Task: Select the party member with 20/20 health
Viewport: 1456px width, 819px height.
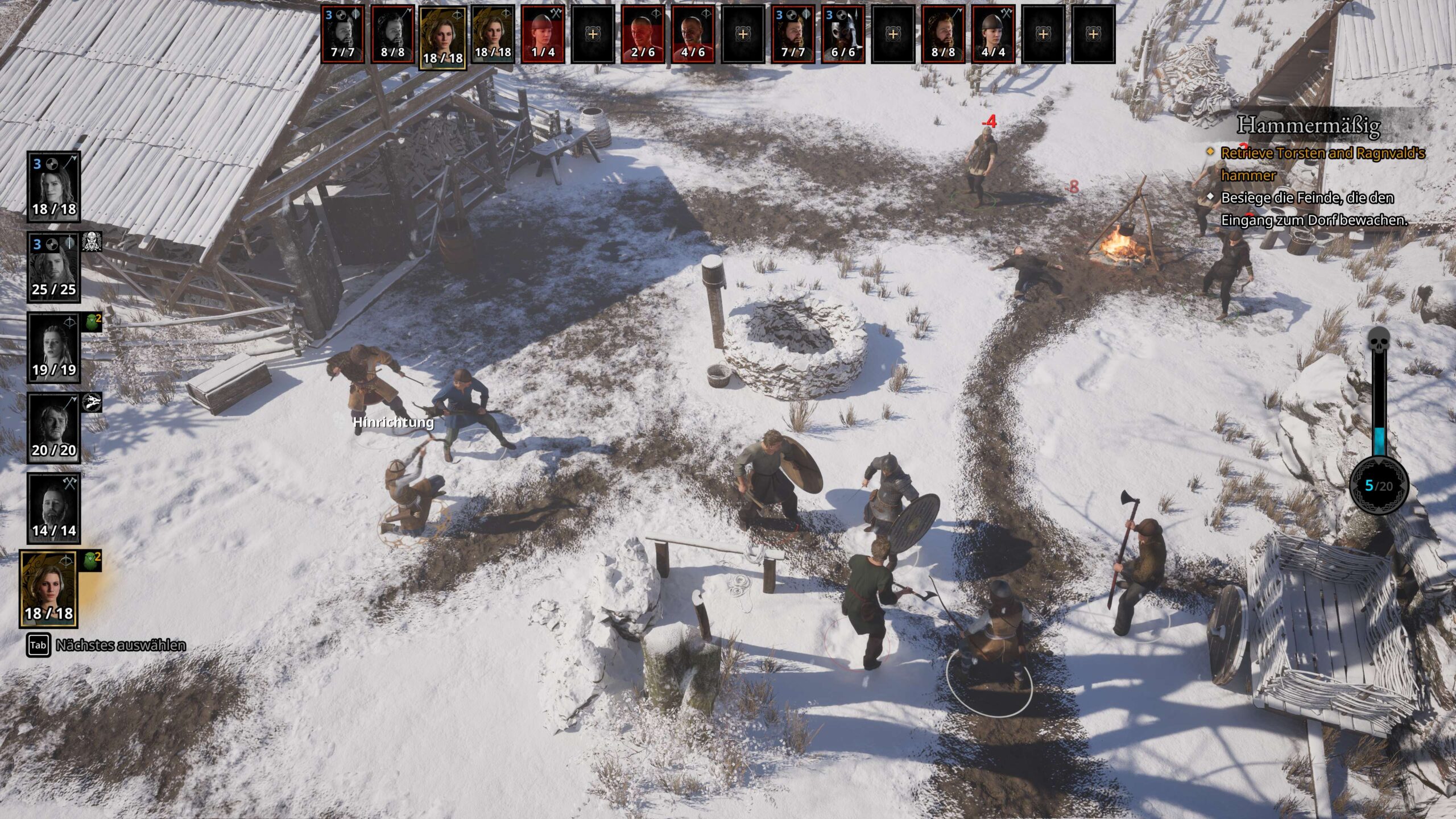Action: pyautogui.click(x=54, y=428)
